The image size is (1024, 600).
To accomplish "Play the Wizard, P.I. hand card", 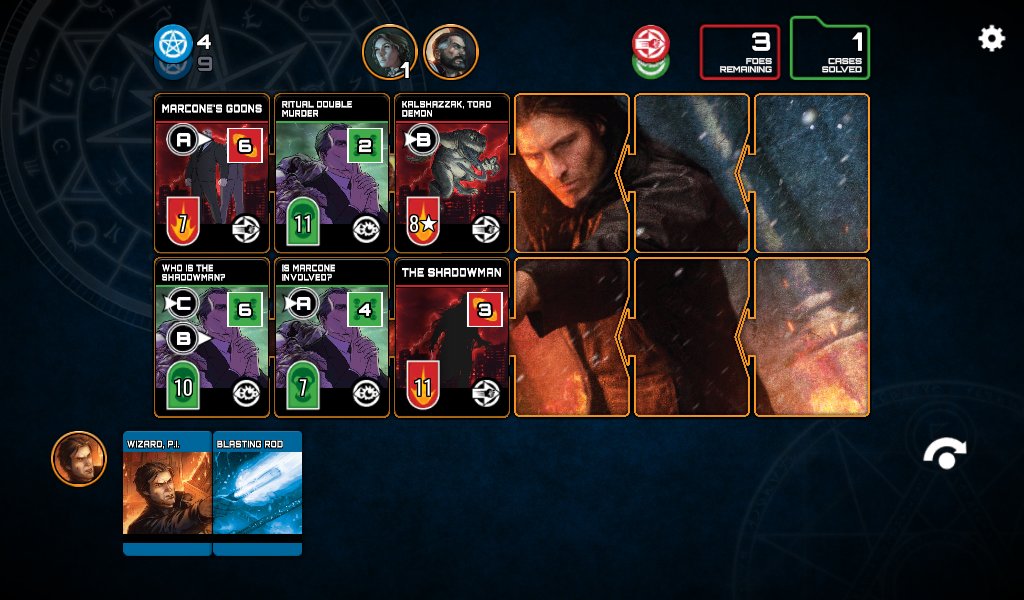I will tap(167, 492).
